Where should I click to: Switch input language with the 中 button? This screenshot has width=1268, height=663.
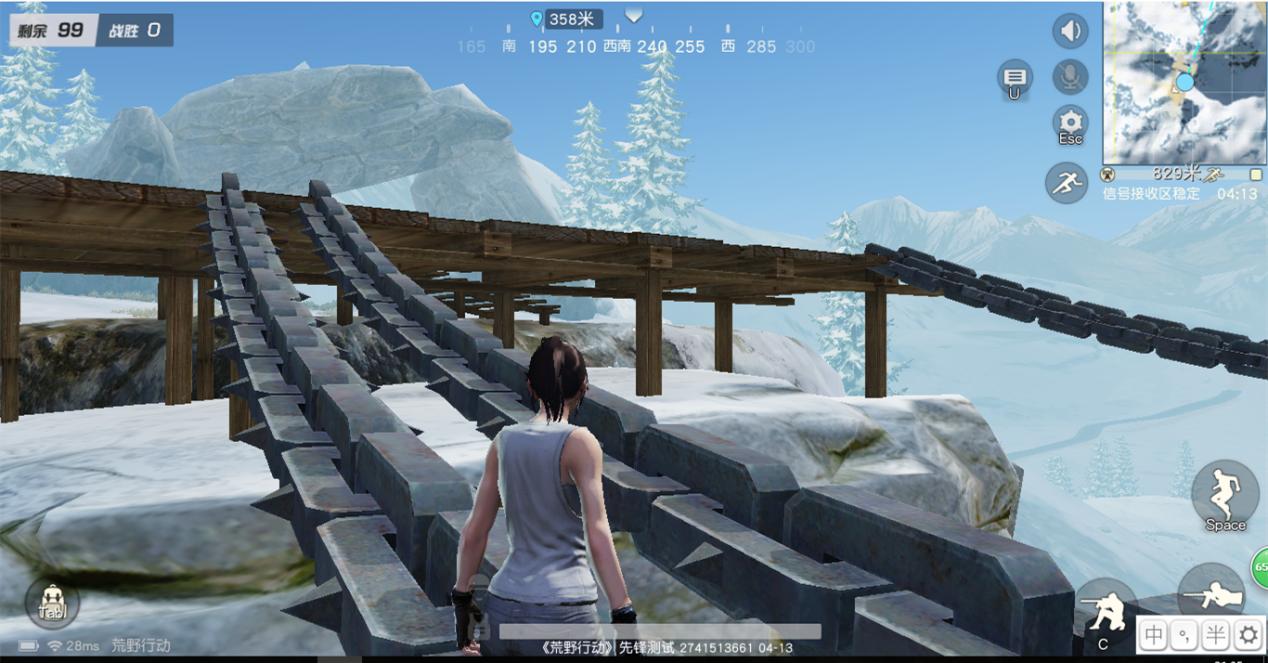pos(1154,634)
